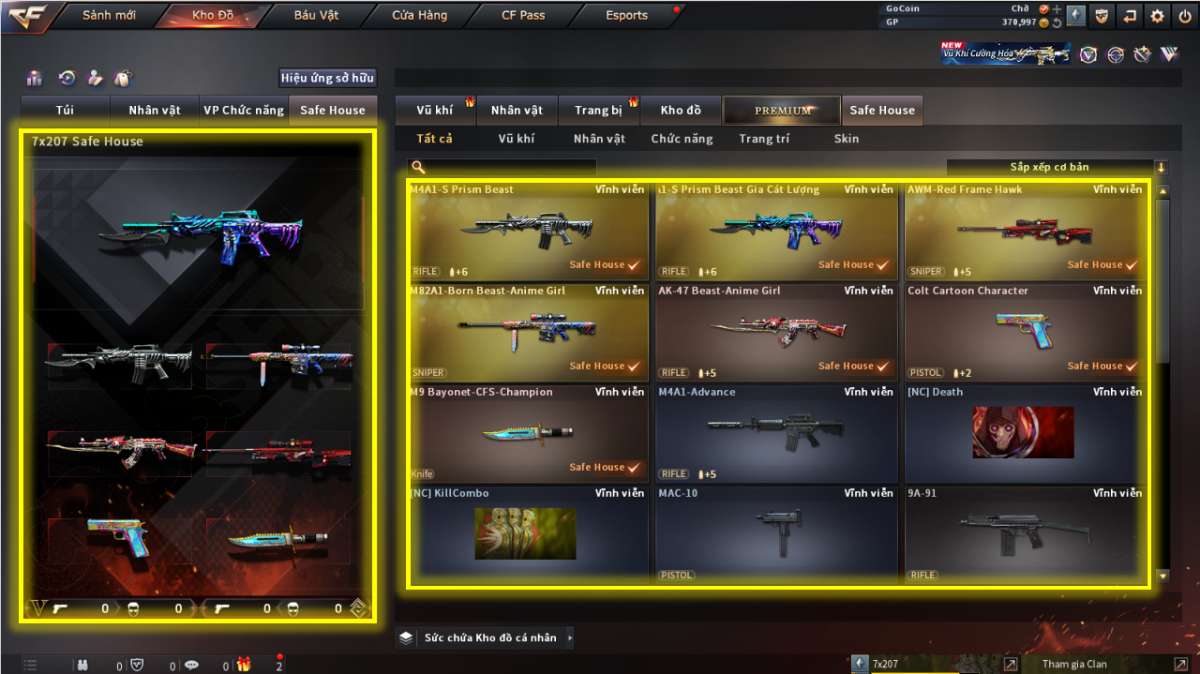Go to the Báu Vật menu
Screen dimensions: 1200x674
(316, 15)
